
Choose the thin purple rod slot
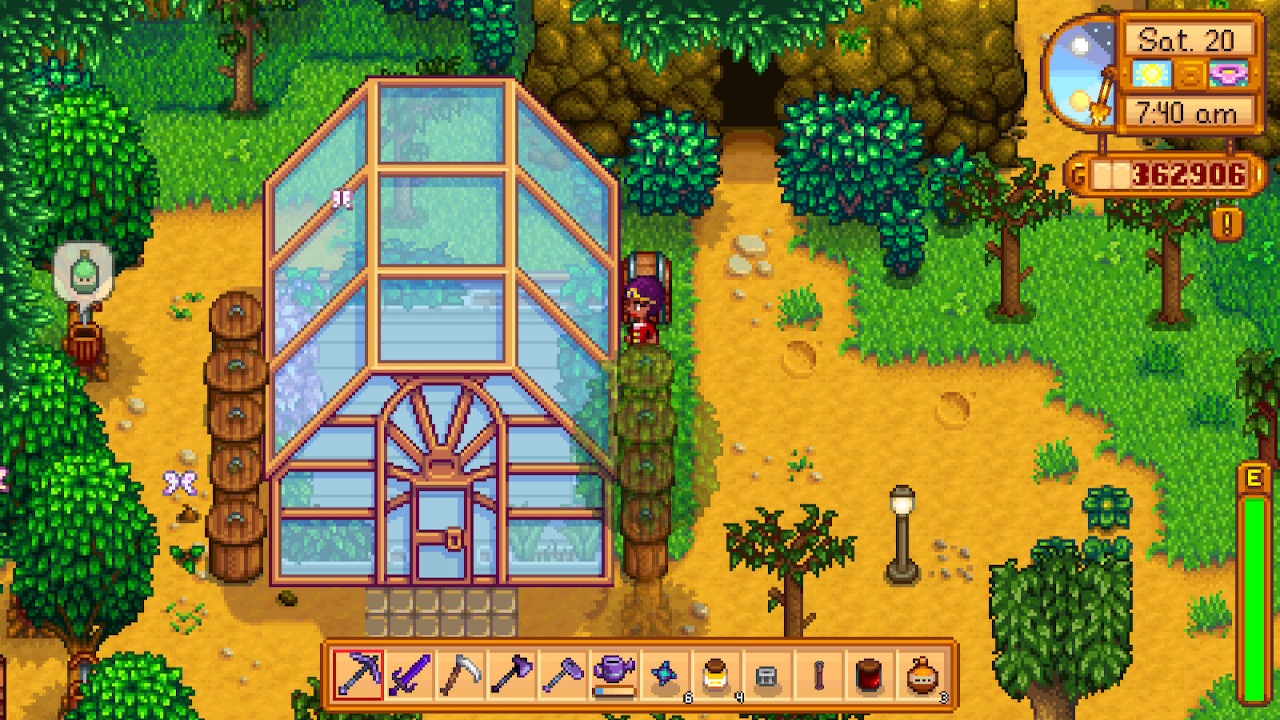(x=819, y=675)
